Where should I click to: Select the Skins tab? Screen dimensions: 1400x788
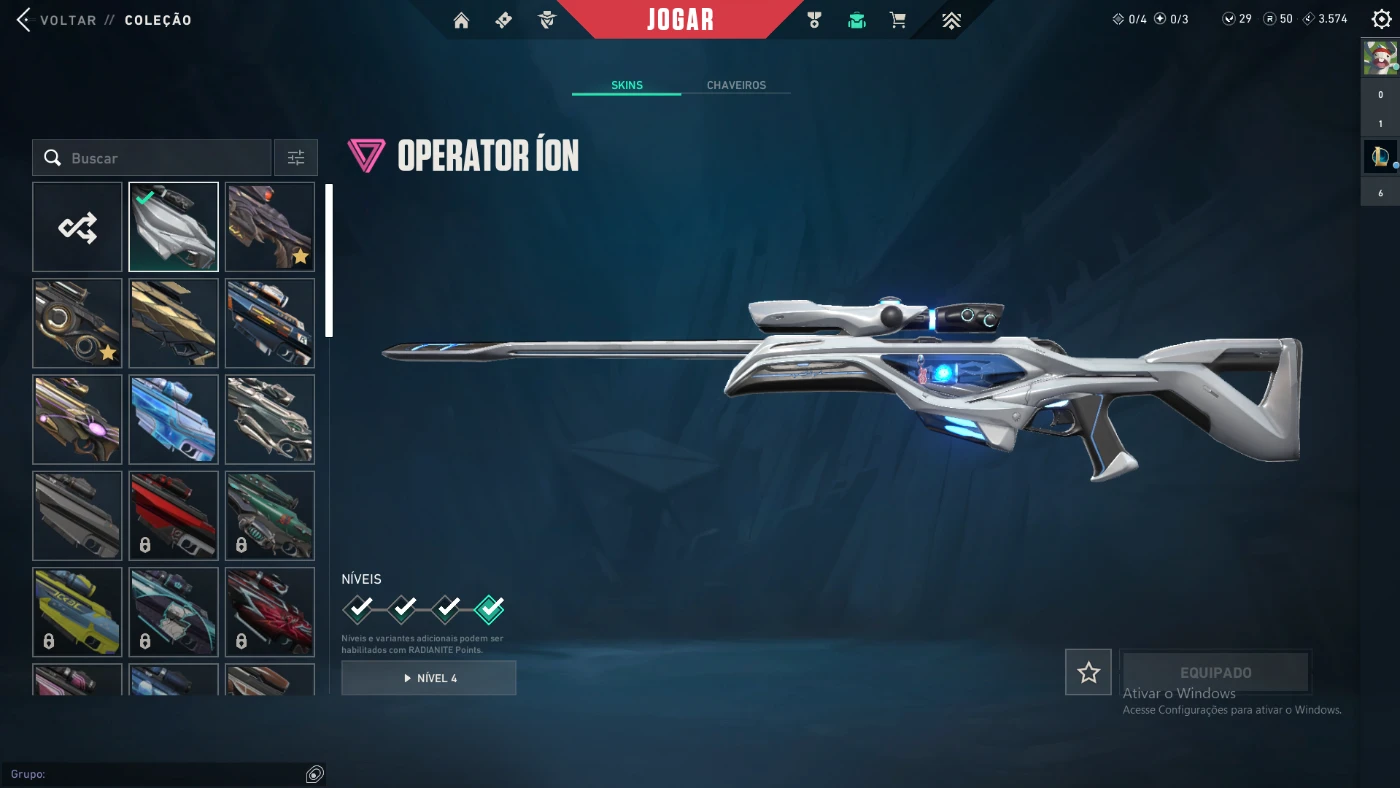(627, 85)
